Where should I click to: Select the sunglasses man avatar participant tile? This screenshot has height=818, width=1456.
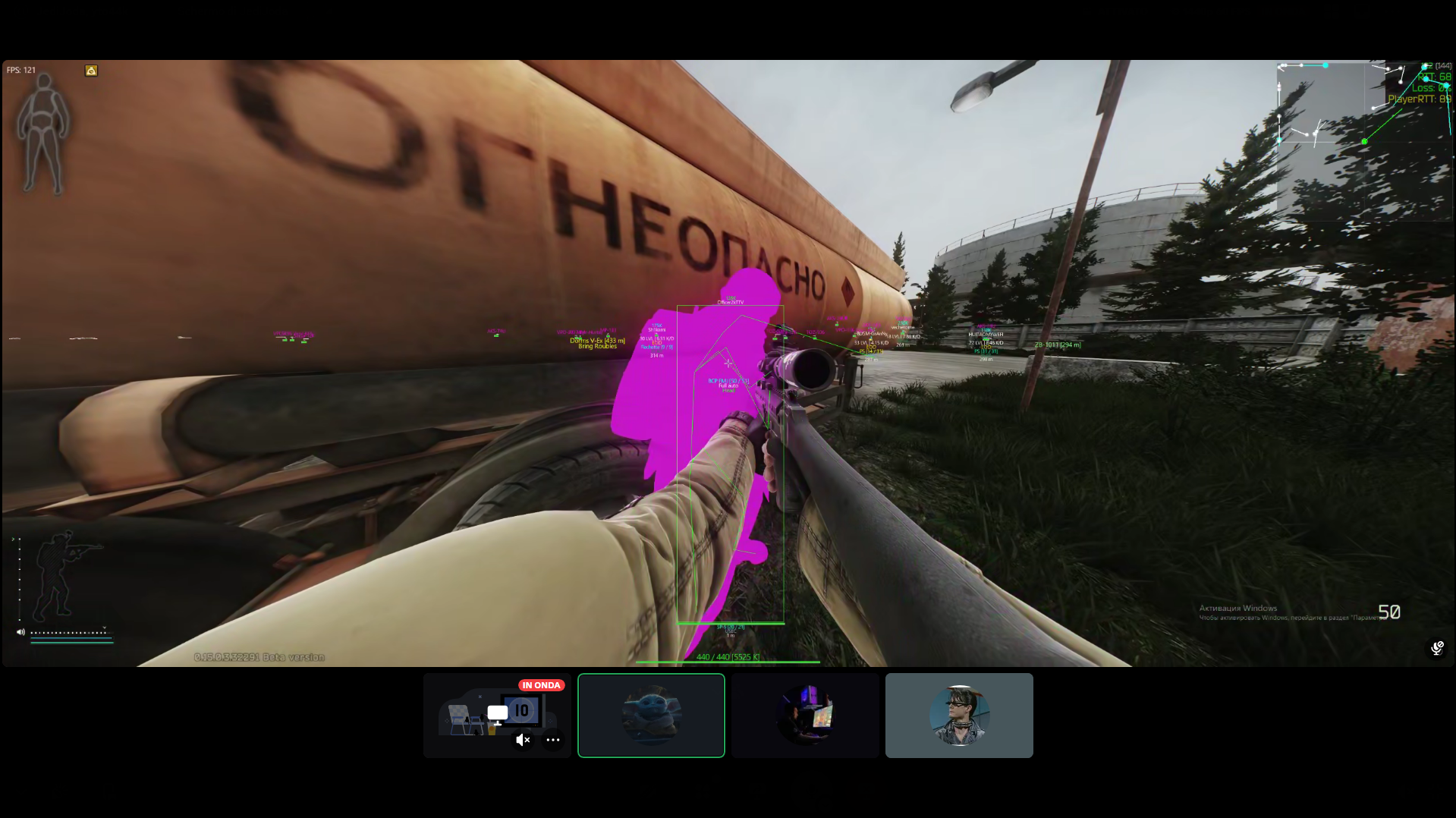click(x=959, y=715)
